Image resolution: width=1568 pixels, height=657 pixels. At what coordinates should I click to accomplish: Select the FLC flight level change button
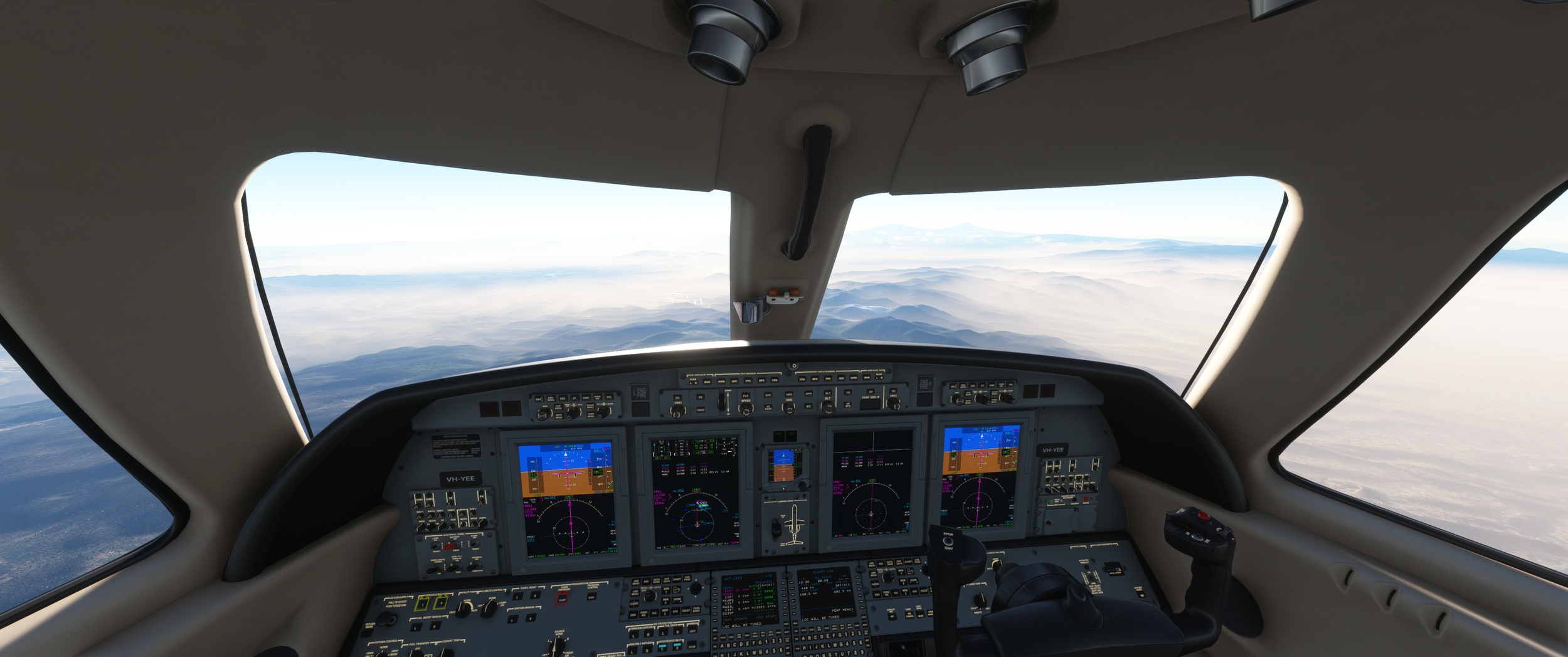tap(746, 397)
